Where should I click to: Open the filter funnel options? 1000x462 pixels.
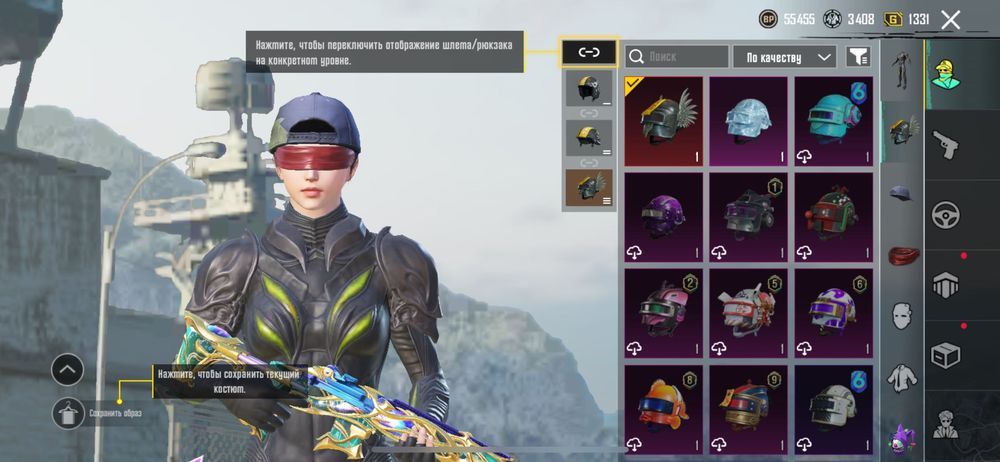click(858, 57)
